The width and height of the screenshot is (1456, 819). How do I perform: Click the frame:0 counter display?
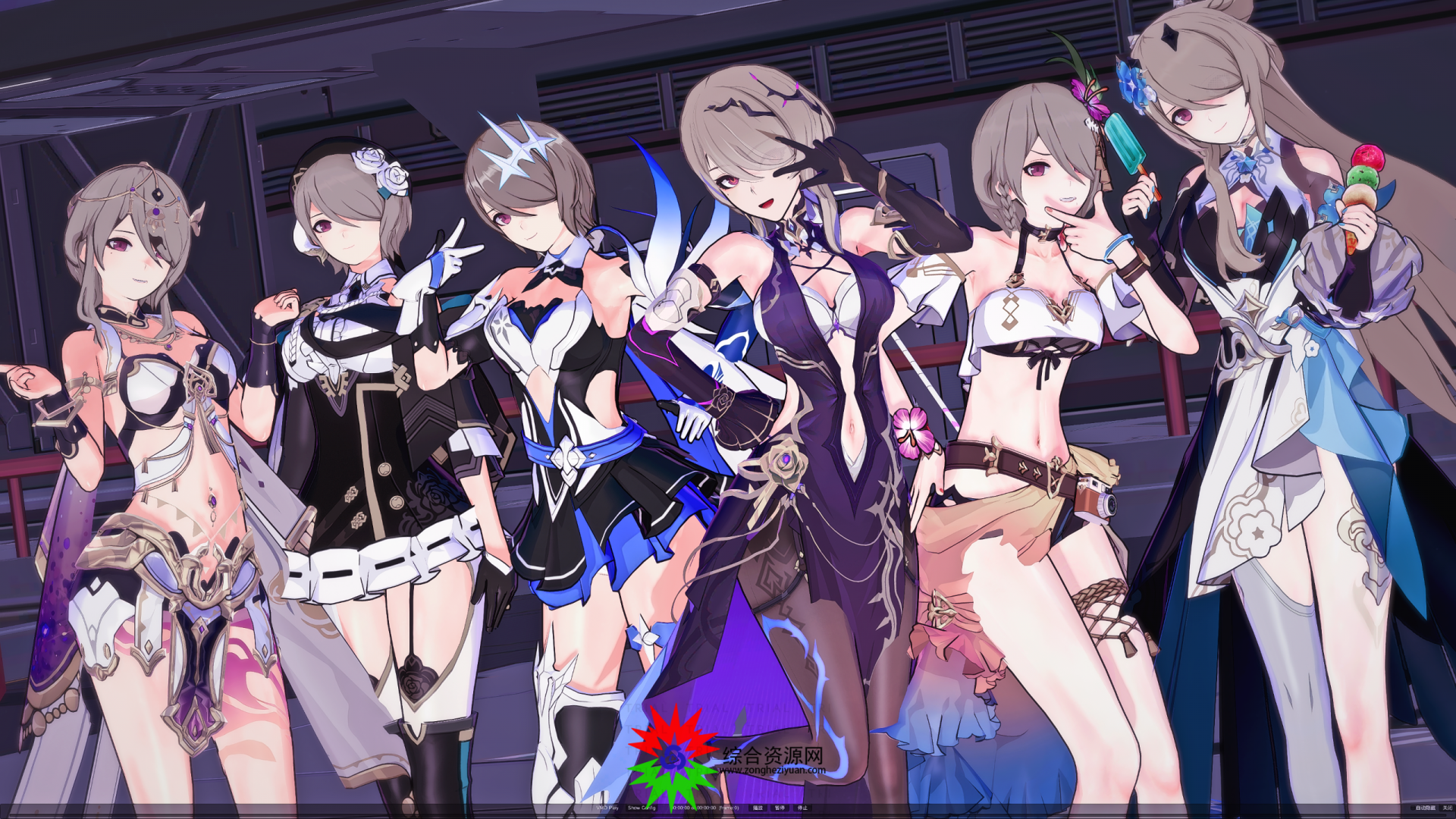pyautogui.click(x=730, y=808)
